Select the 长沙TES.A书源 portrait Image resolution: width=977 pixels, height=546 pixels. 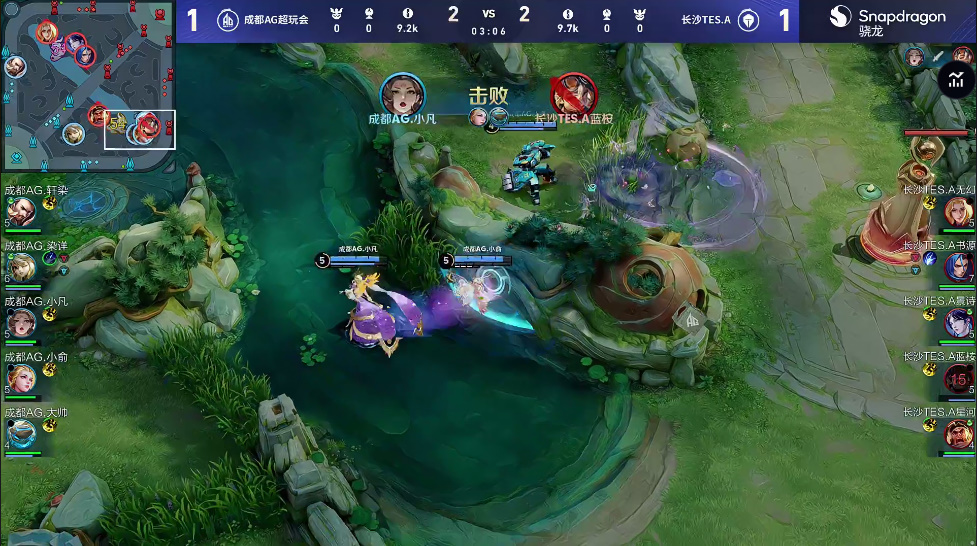(x=957, y=267)
